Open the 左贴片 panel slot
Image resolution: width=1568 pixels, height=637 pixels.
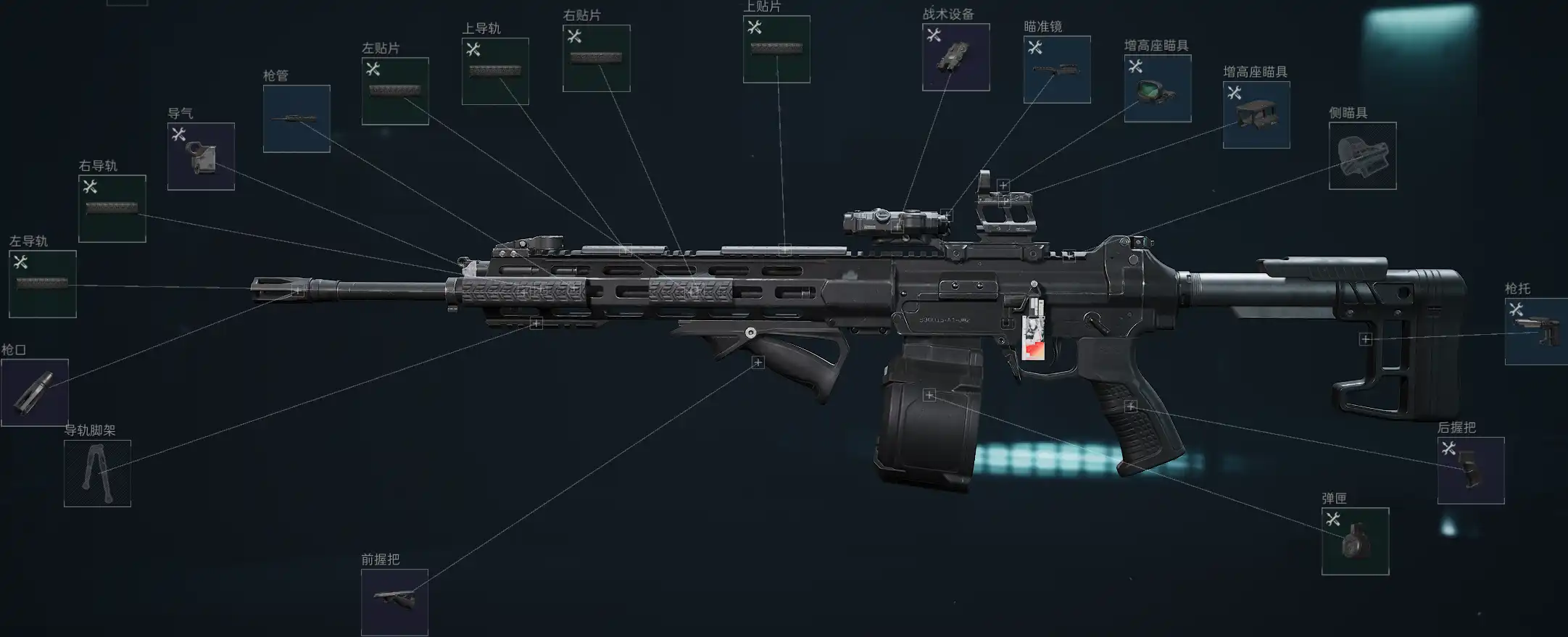(x=395, y=91)
